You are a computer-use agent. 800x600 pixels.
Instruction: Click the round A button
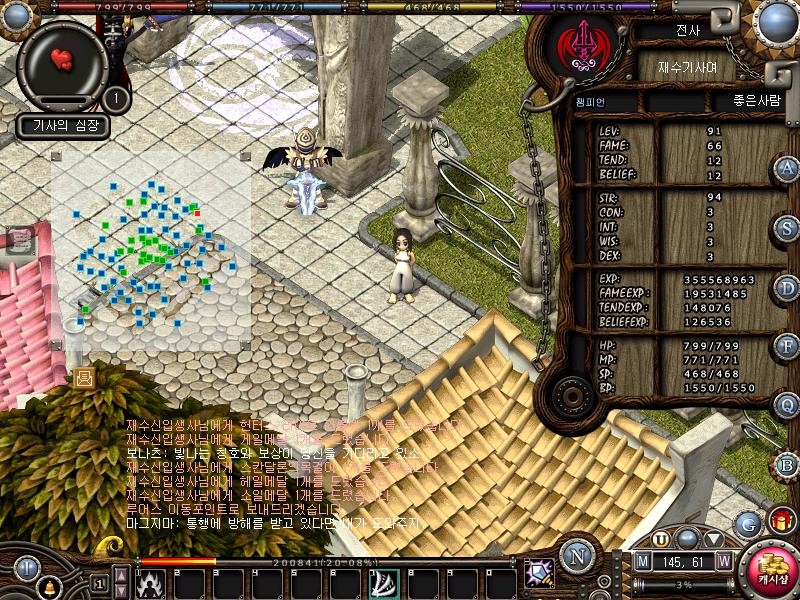(787, 169)
